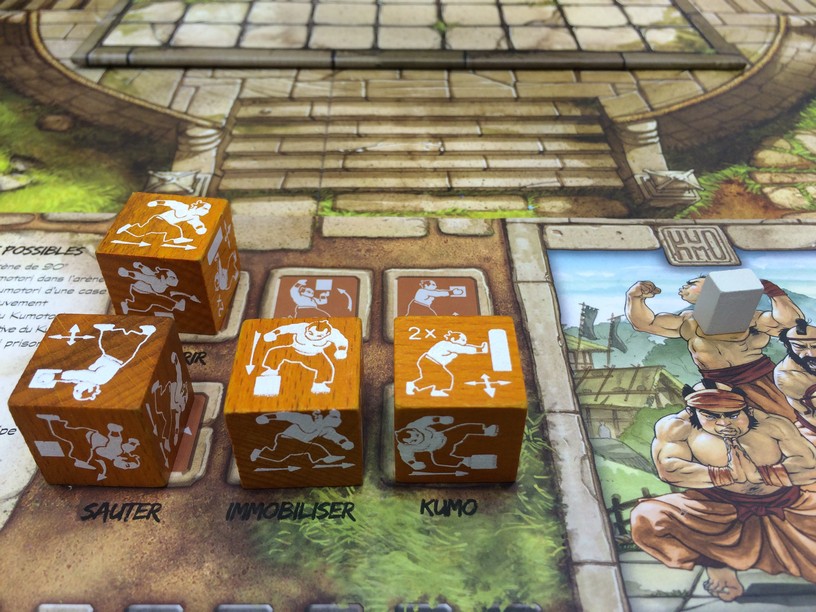The image size is (816, 612).
Task: Pick the die above the IMMOBILISER label
Action: coord(294,400)
